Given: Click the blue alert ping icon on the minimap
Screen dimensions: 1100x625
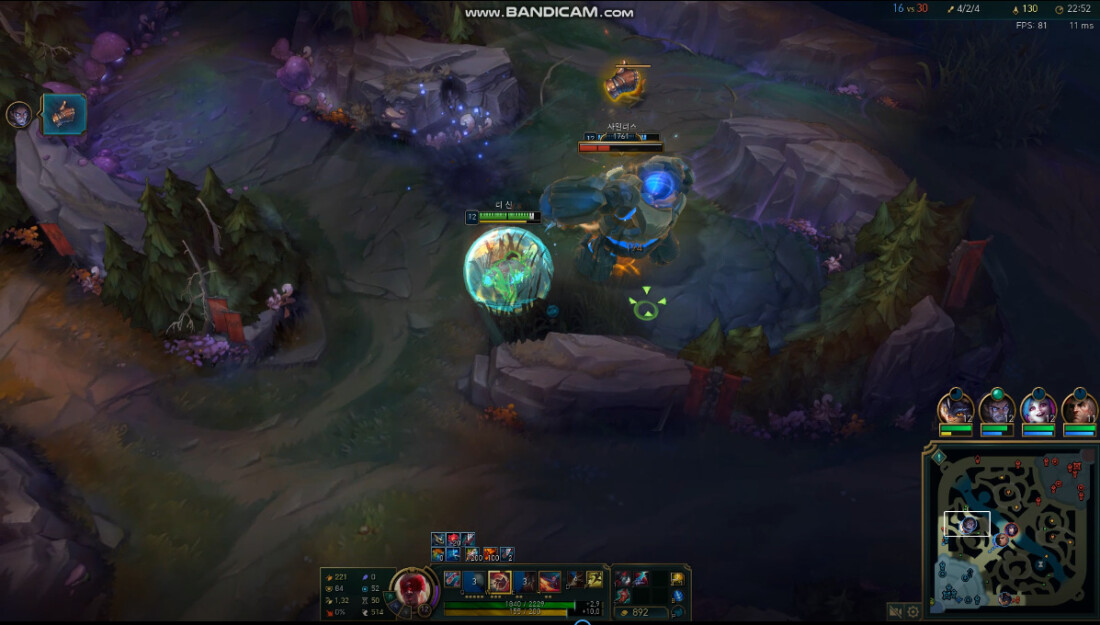Looking at the screenshot, I should [x=940, y=457].
